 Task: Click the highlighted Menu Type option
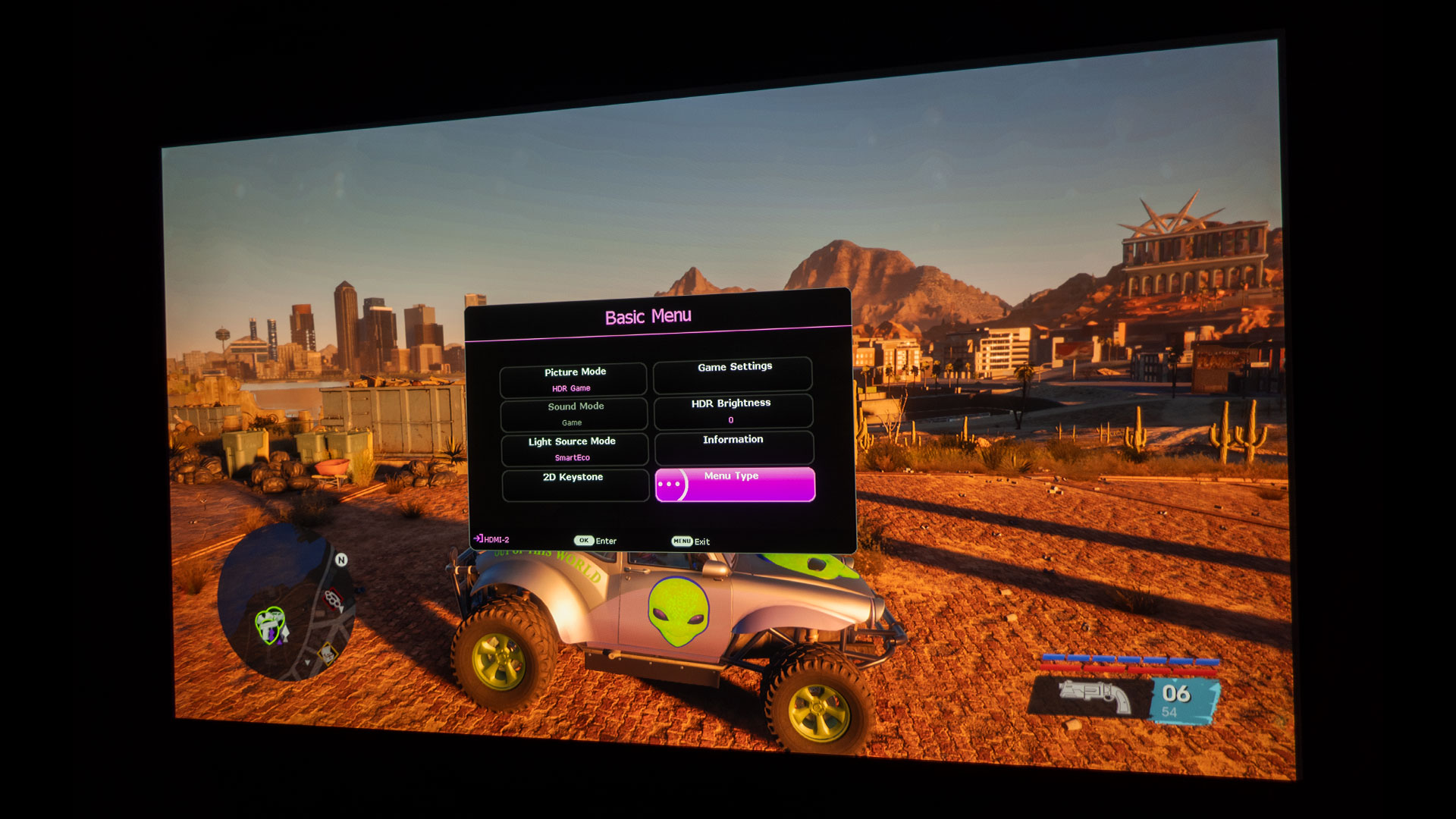(735, 485)
